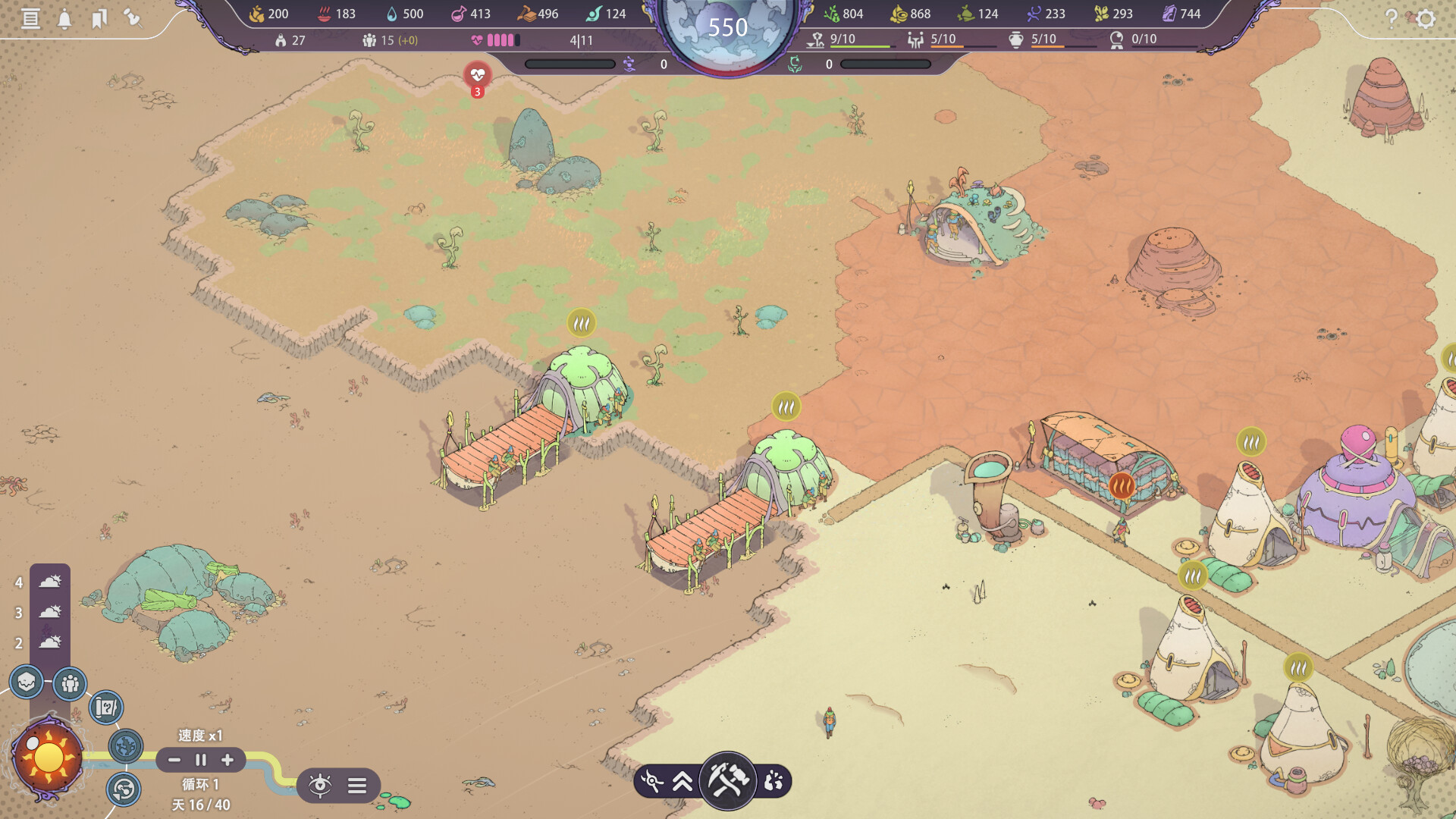Open the three-line list menu
Viewport: 1456px width, 819px height.
tap(357, 785)
